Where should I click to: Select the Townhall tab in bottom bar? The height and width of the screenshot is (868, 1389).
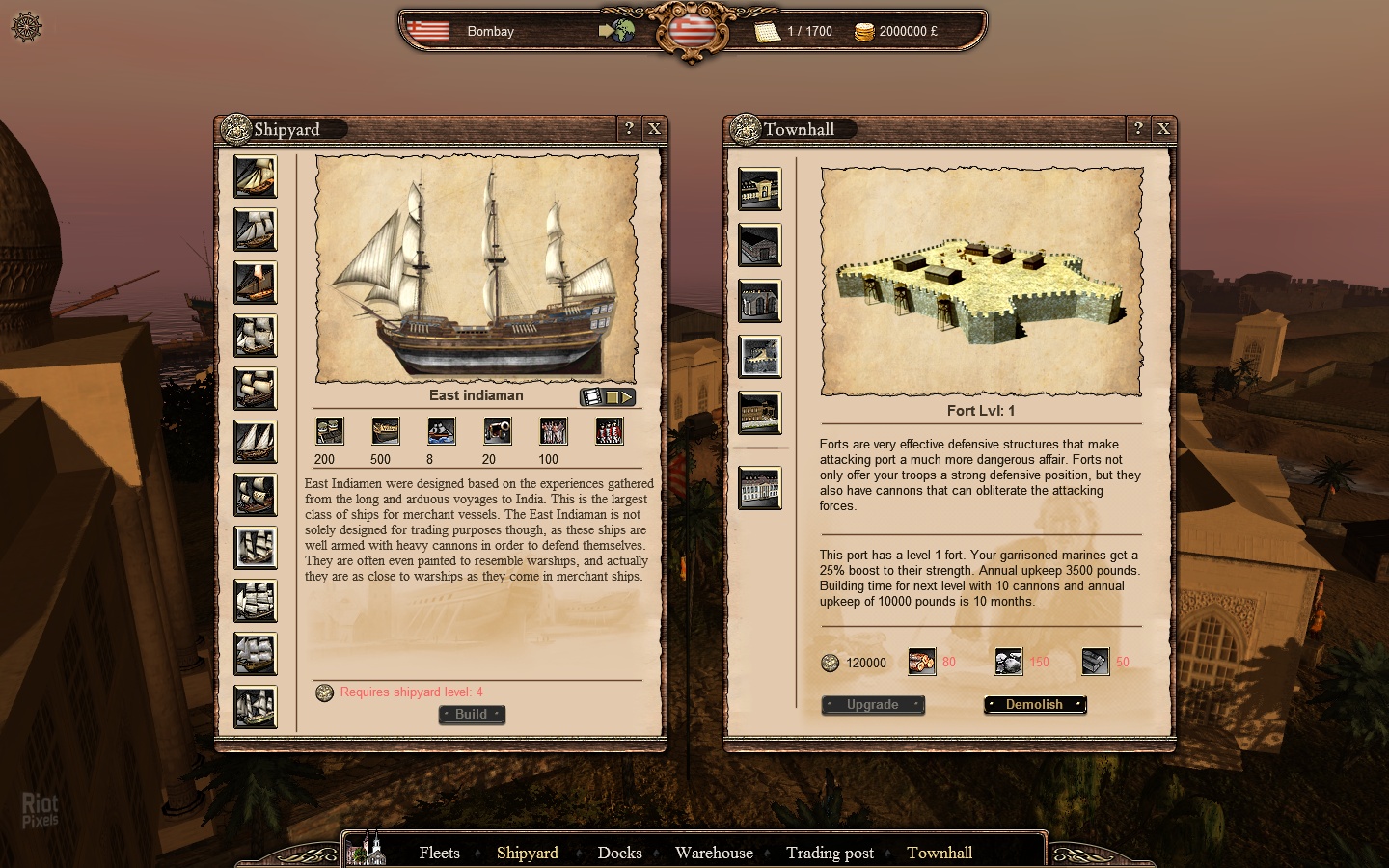point(940,853)
